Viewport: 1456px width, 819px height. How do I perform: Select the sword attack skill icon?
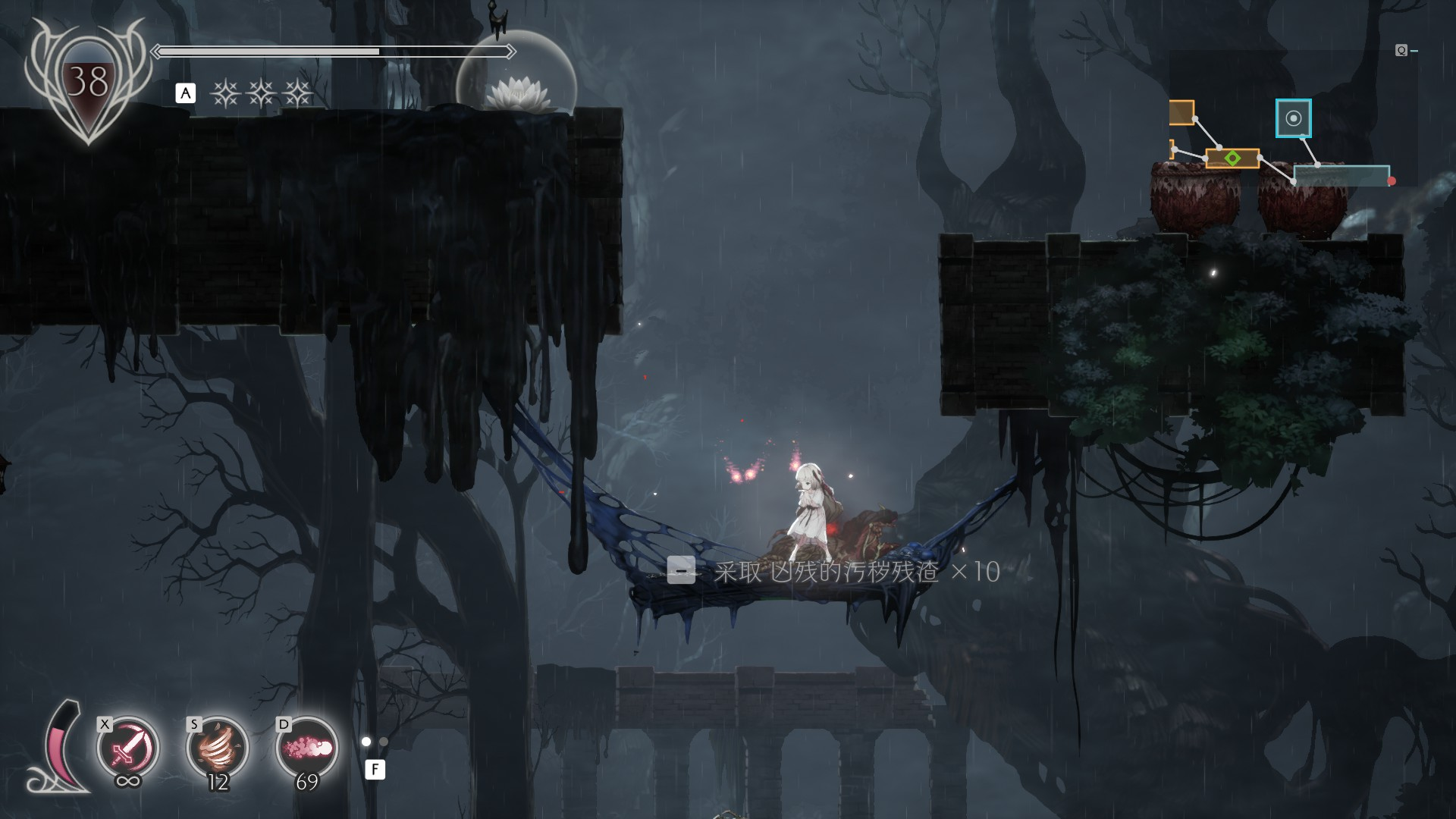tap(127, 748)
